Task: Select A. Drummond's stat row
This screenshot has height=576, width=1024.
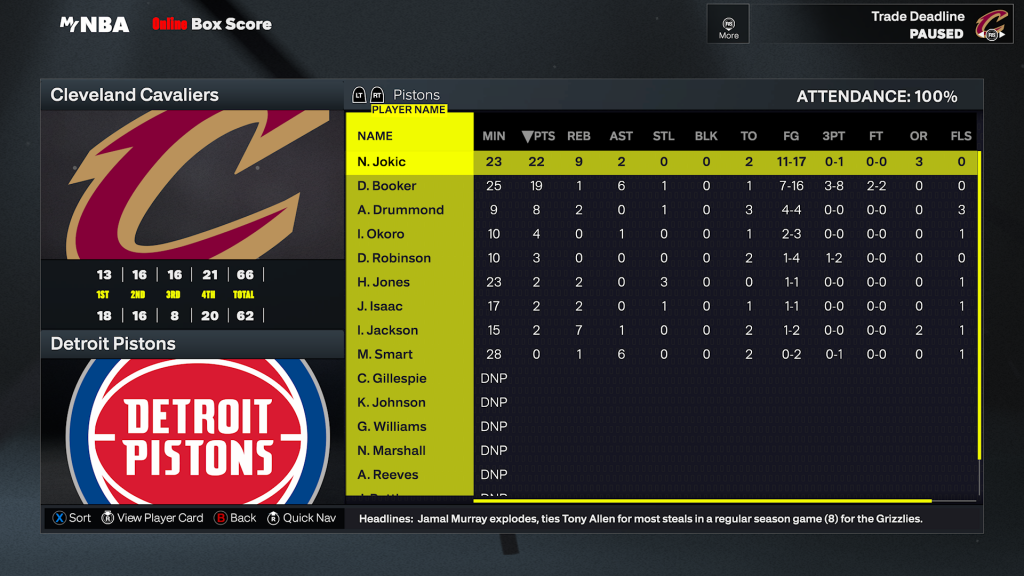Action: click(x=400, y=210)
